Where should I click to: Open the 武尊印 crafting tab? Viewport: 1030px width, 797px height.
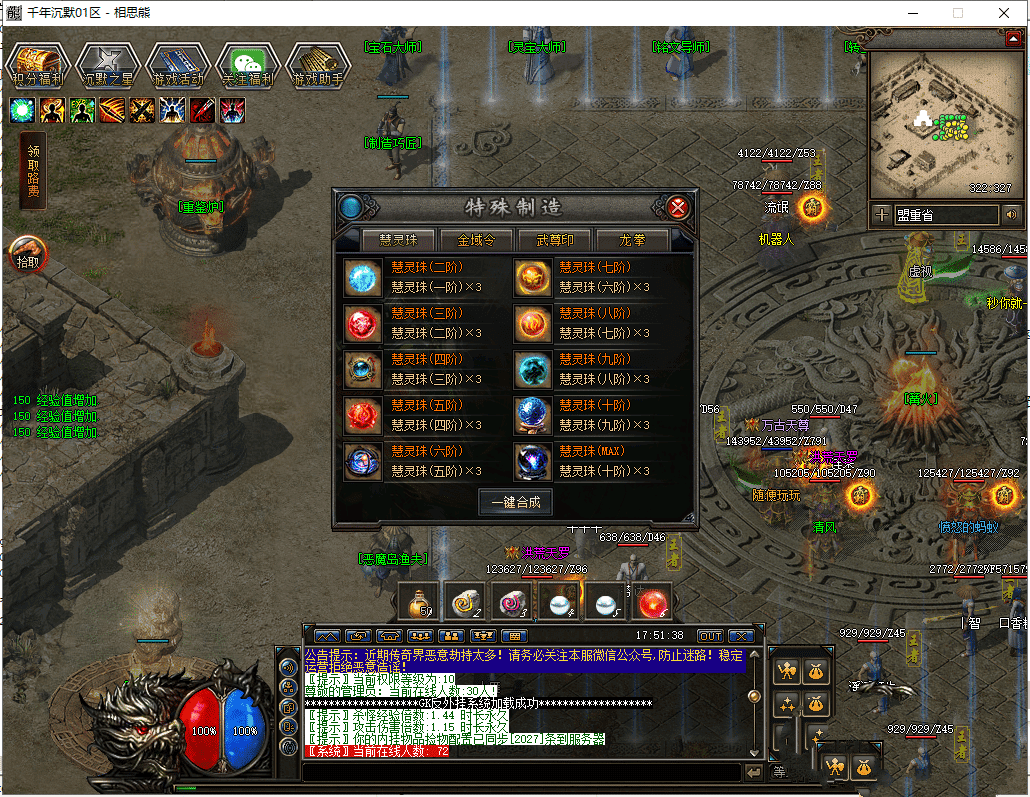(x=556, y=240)
